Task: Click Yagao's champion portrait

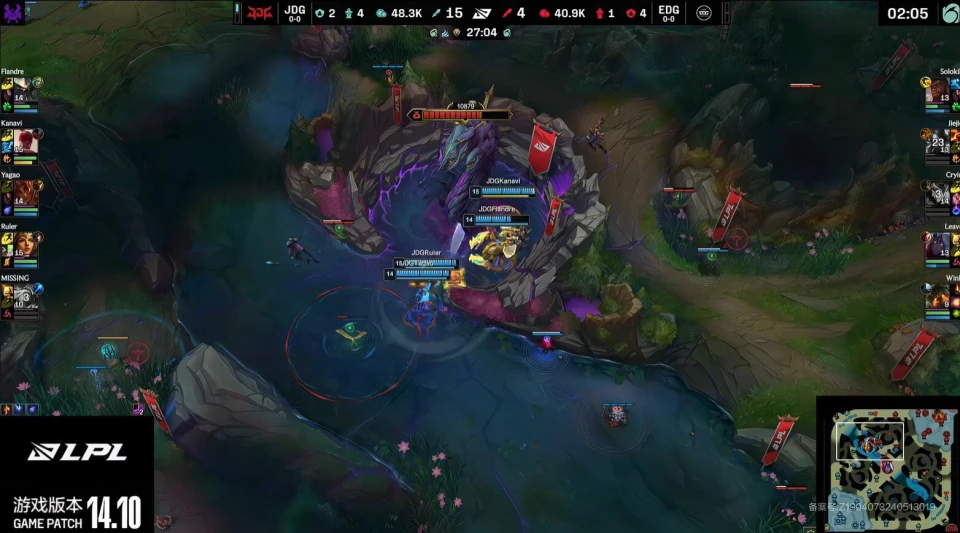Action: coord(26,194)
